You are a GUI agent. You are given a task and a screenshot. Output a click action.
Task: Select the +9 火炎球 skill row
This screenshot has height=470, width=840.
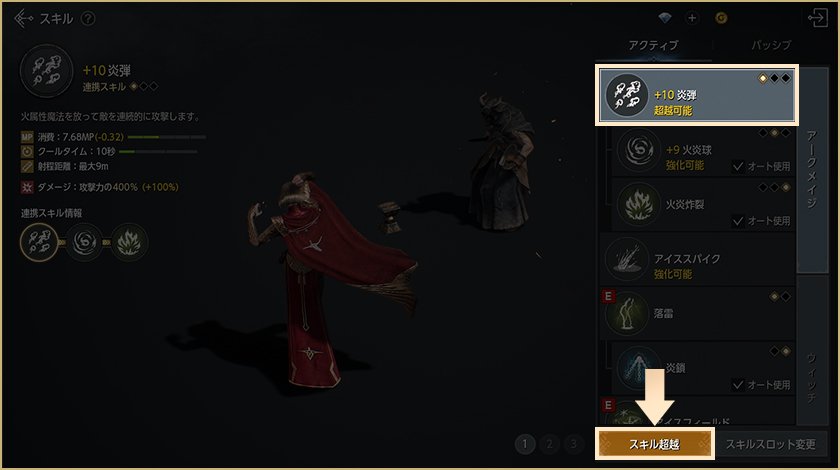(700, 154)
